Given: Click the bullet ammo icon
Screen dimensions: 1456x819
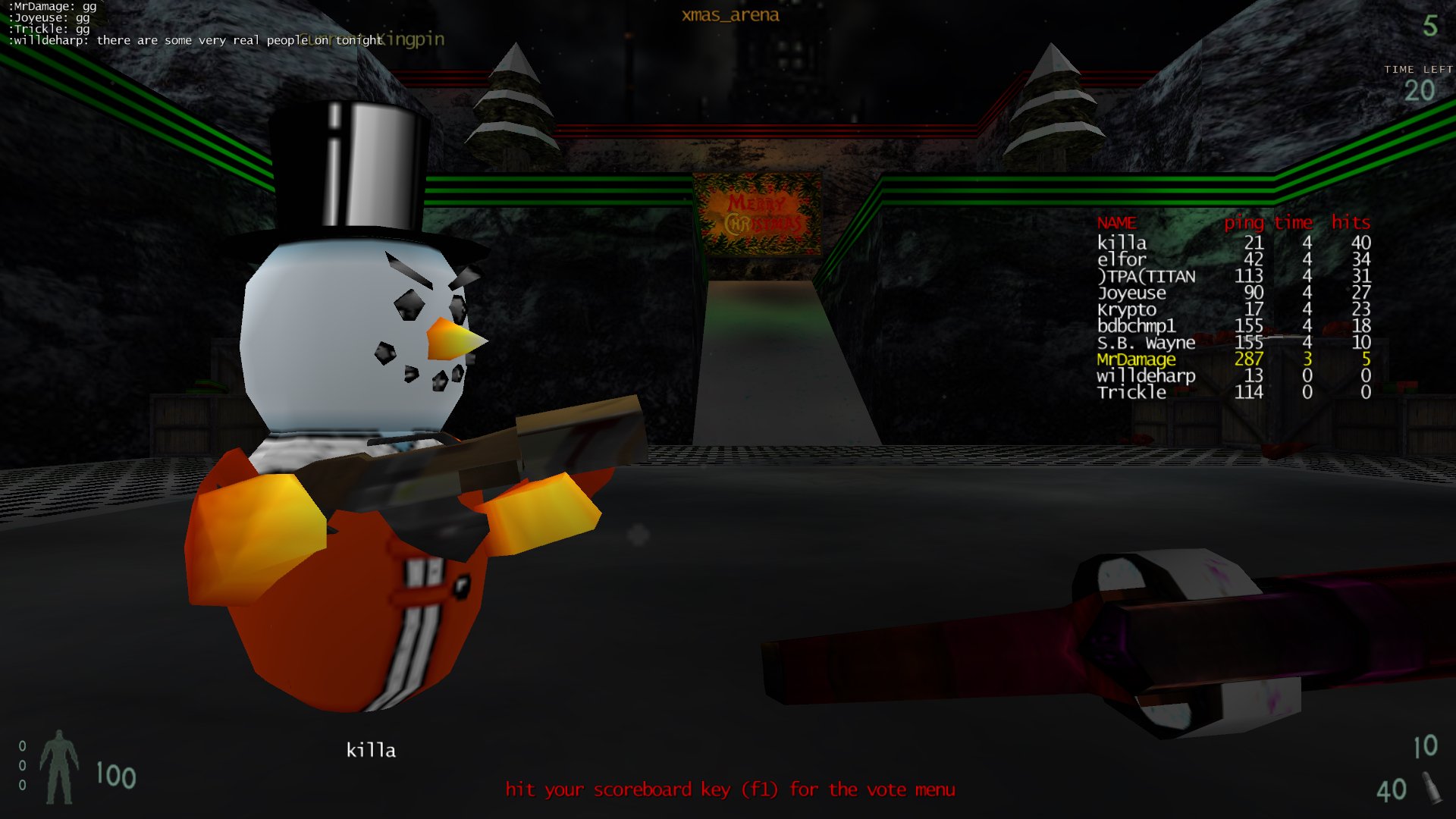Looking at the screenshot, I should pyautogui.click(x=1431, y=789).
